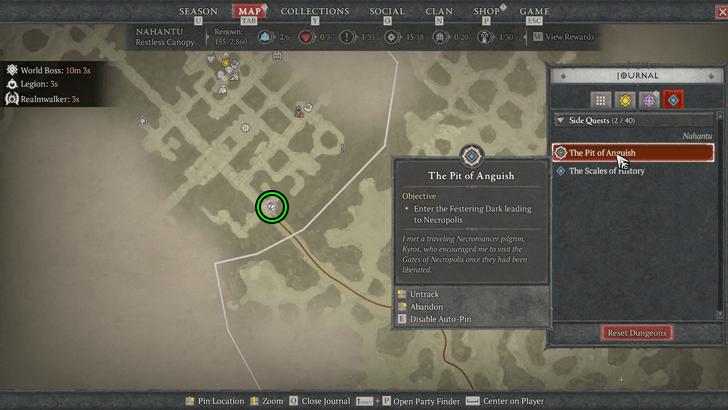Open the Game menu tab
Viewport: 728px width, 410px height.
point(534,11)
